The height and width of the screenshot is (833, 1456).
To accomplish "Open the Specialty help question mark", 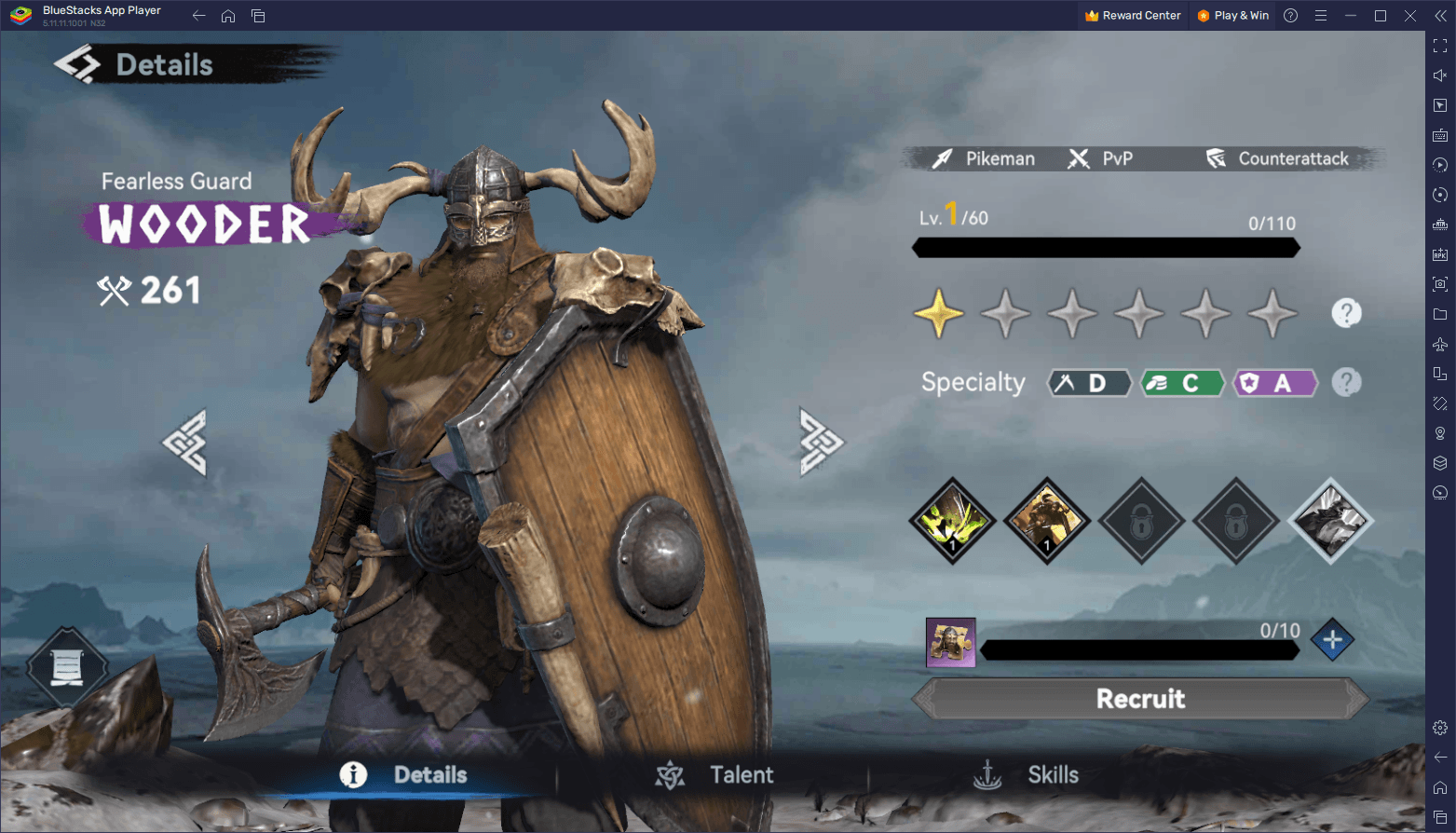I will click(1346, 382).
